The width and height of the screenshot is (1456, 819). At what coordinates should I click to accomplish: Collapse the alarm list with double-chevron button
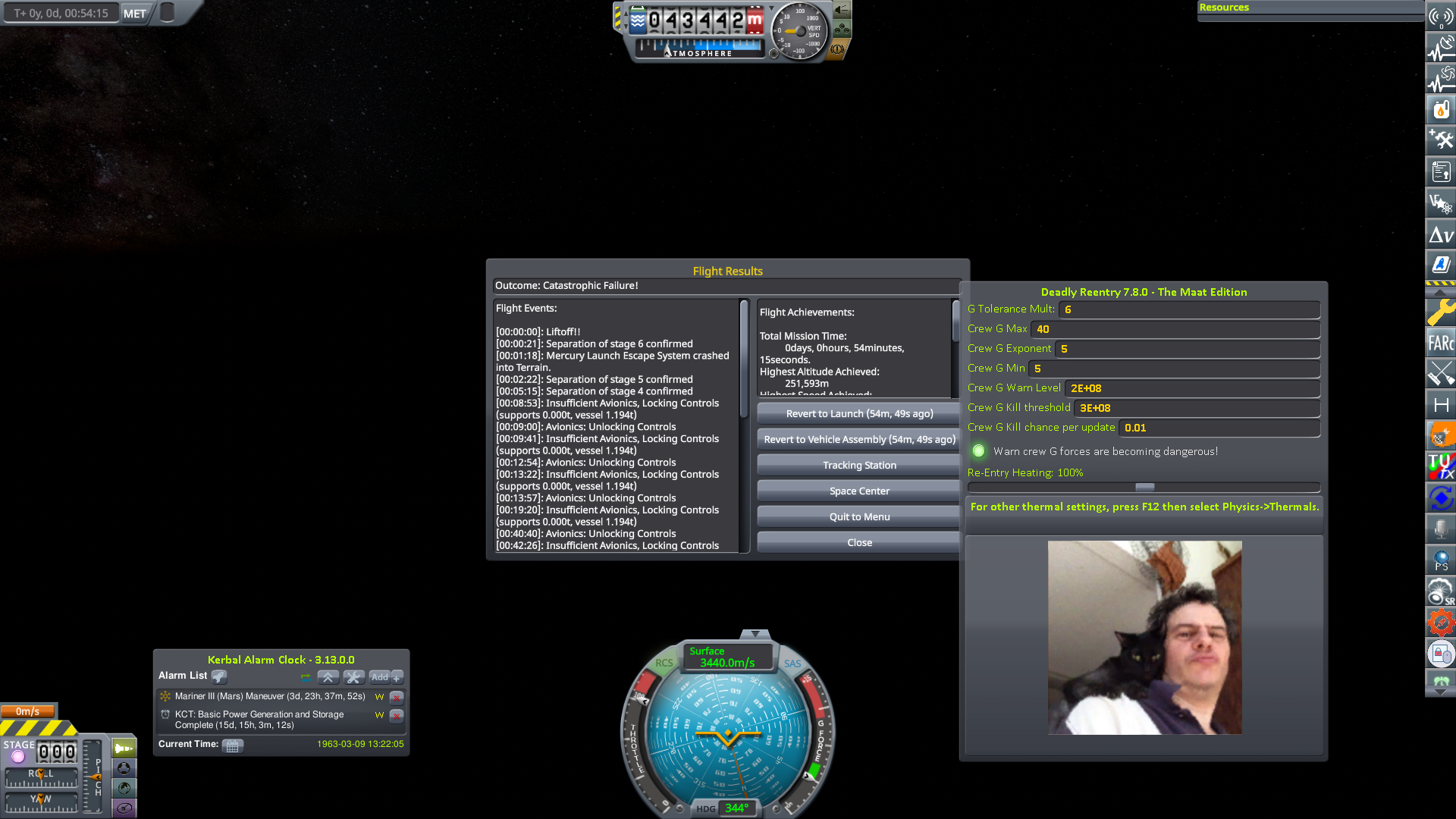point(328,677)
